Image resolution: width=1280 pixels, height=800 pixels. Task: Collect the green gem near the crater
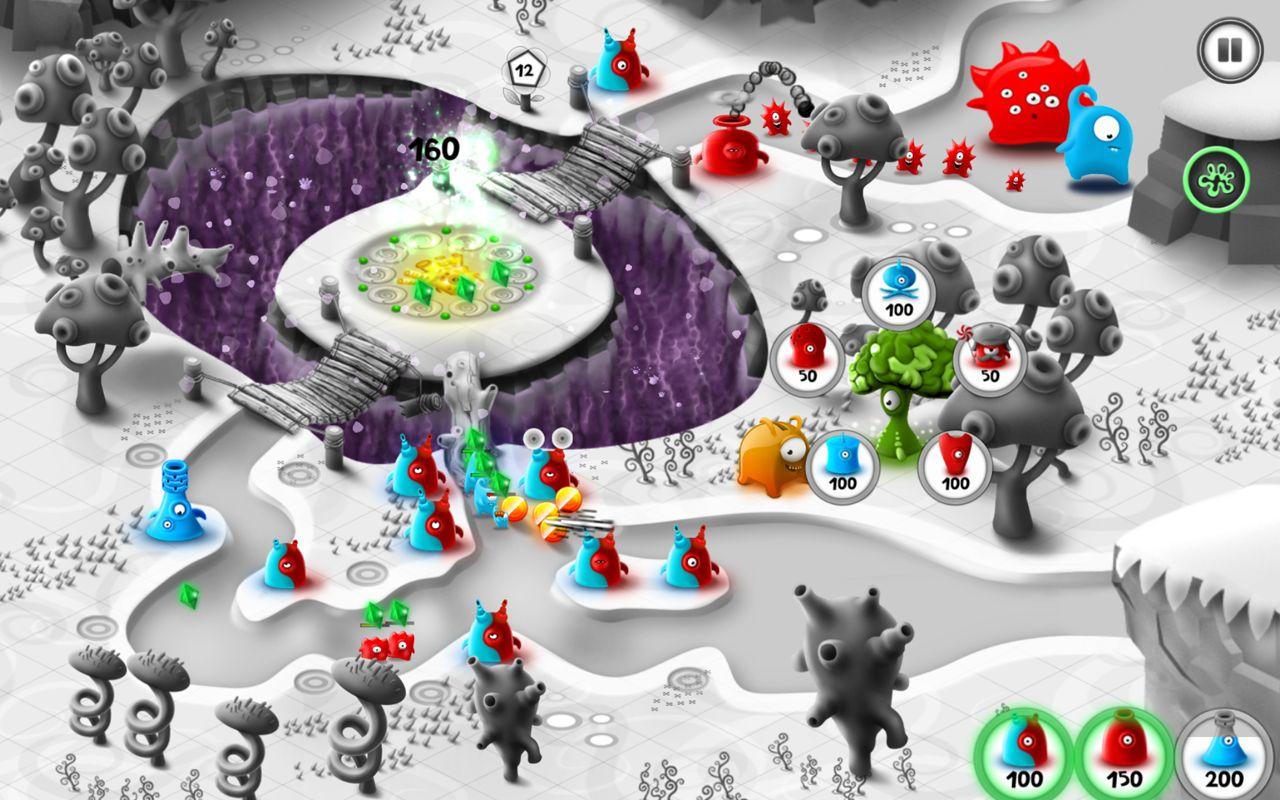189,597
